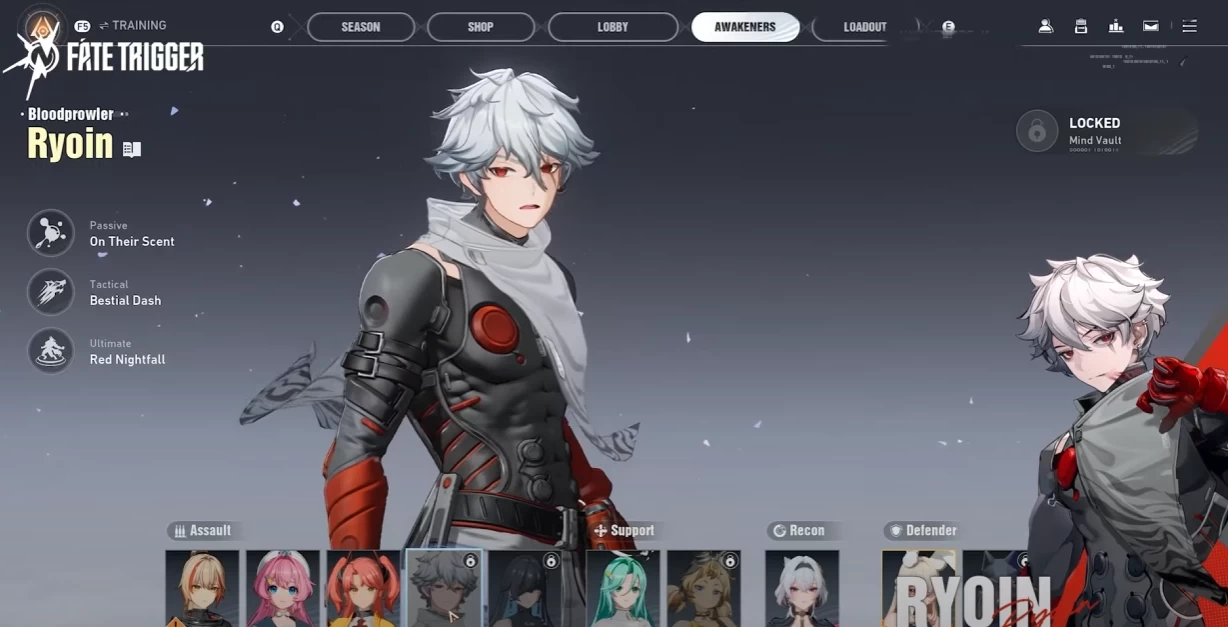
Task: Inspect the Red Nightfall ultimate ability
Action: tap(51, 352)
